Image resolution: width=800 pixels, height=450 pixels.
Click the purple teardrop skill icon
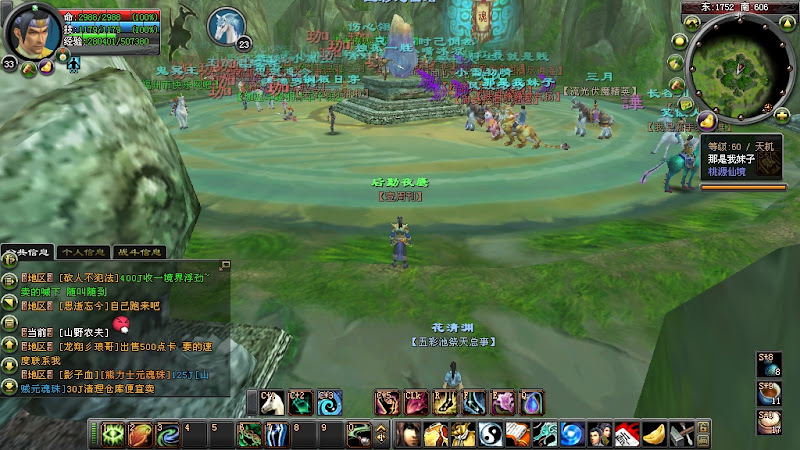click(x=532, y=402)
